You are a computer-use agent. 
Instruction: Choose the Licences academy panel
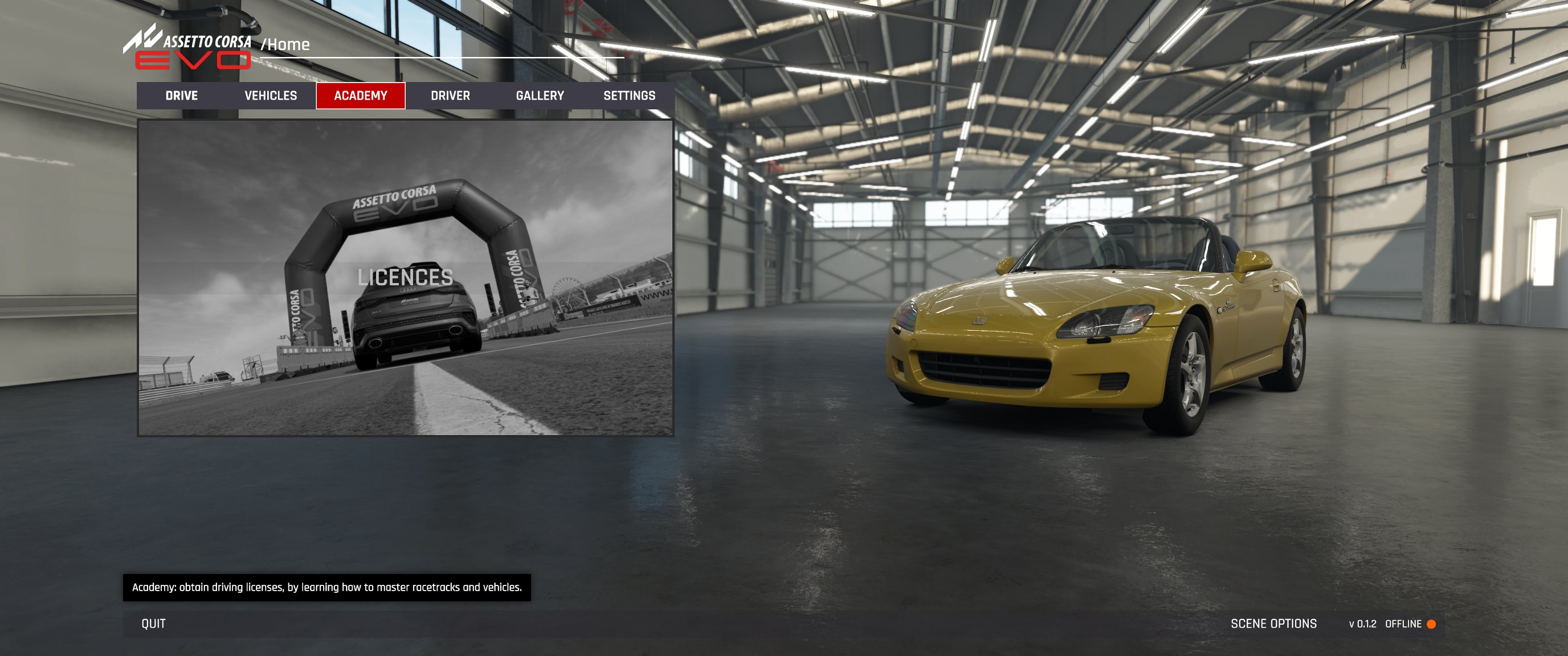406,277
